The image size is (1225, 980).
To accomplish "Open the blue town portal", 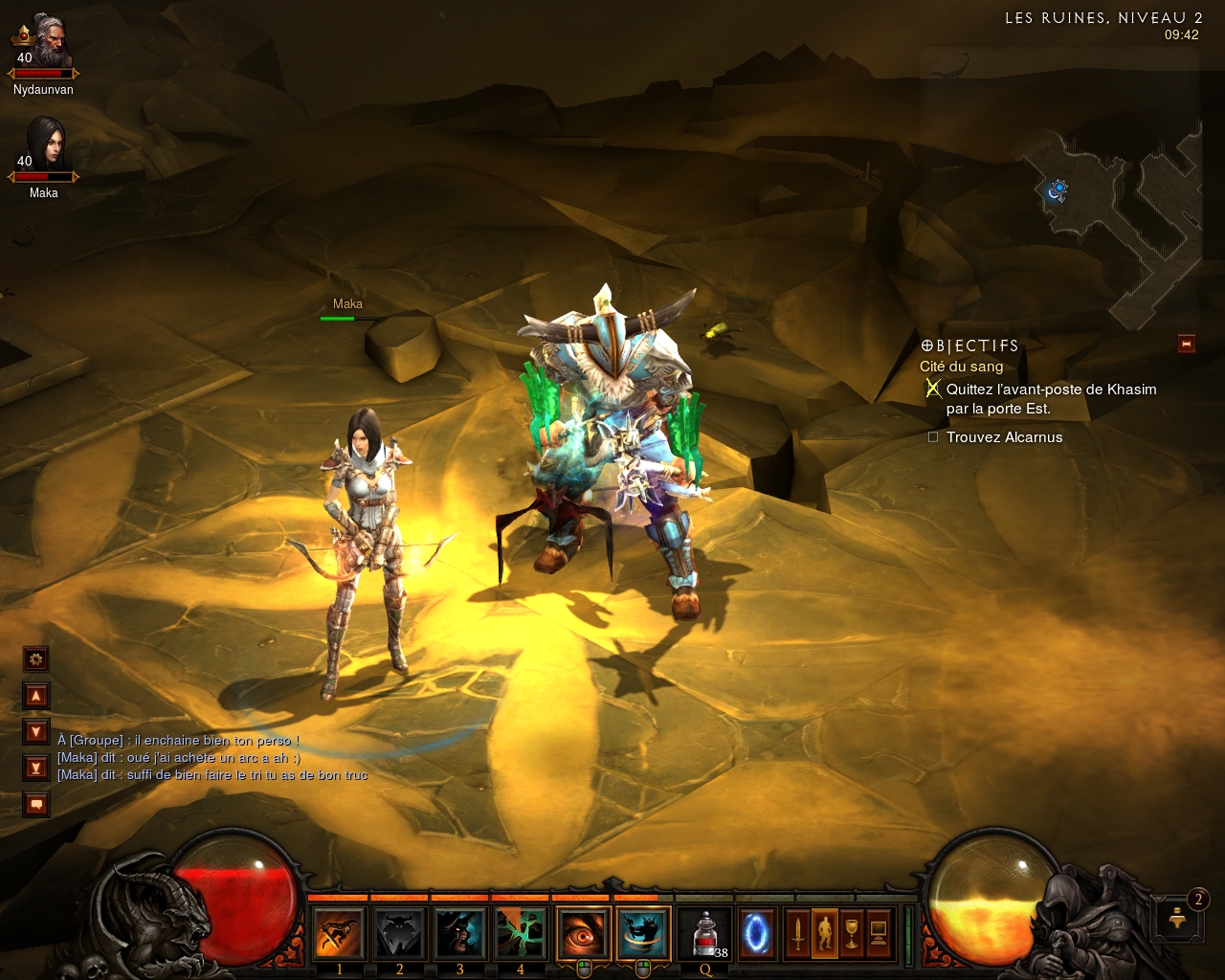I will tap(756, 933).
